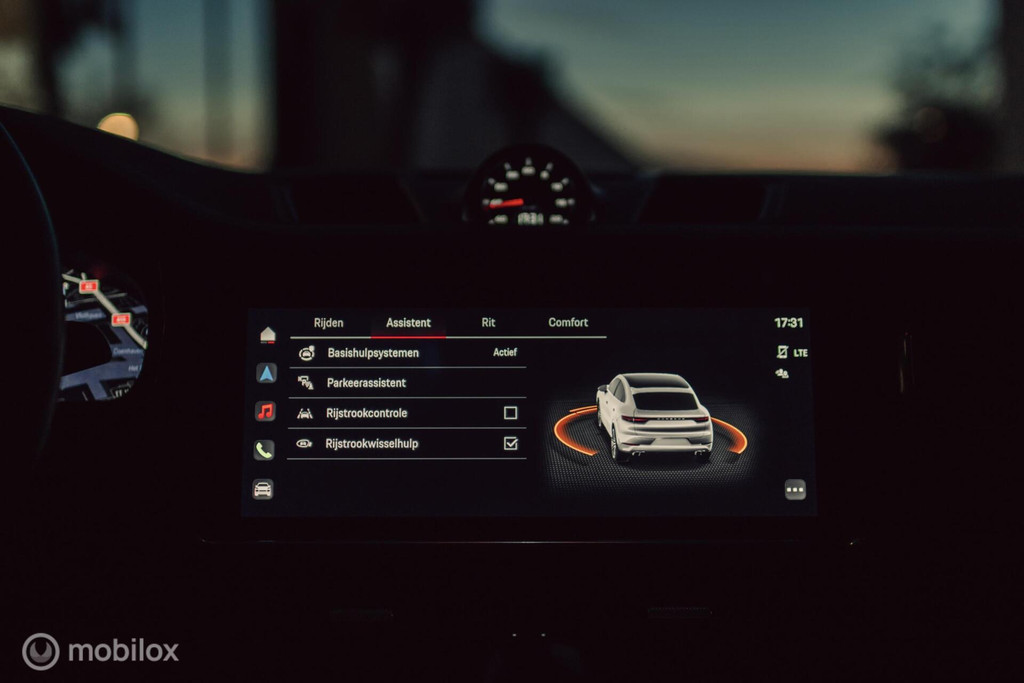Enable the Rijstrookcontrole checkbox
The height and width of the screenshot is (683, 1024).
511,413
